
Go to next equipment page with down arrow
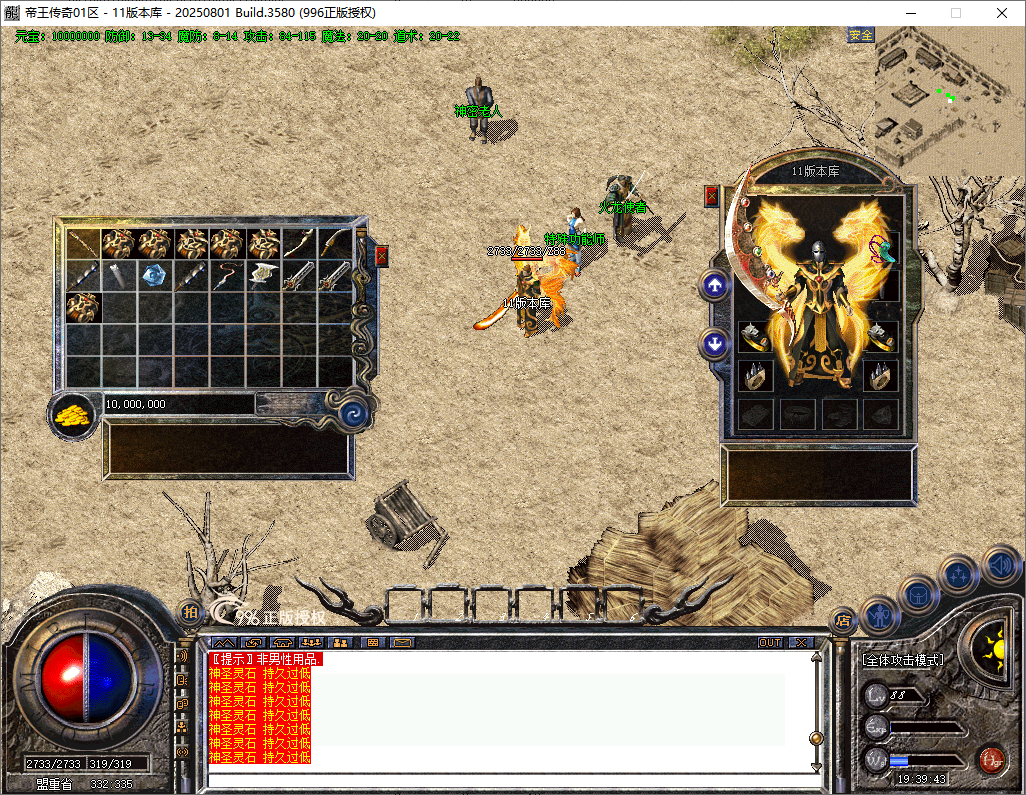[714, 344]
